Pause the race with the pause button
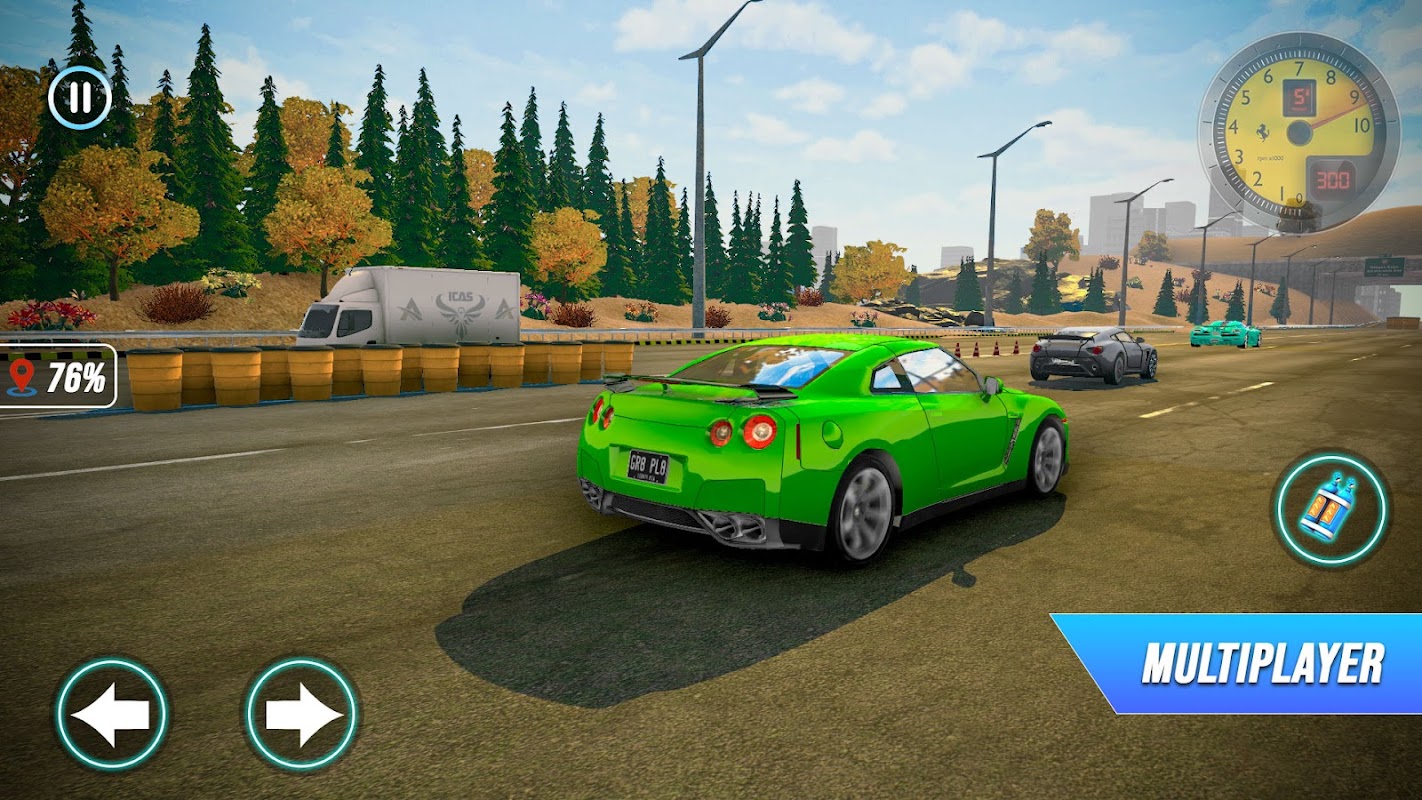This screenshot has width=1422, height=800. pos(79,97)
